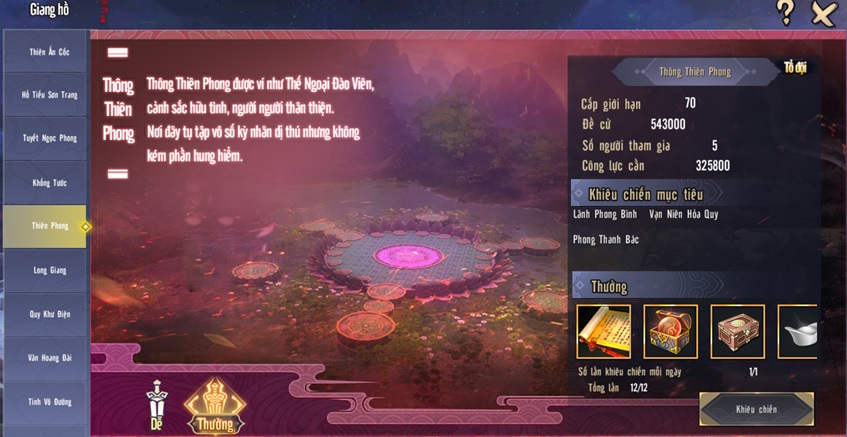View the red orb treasure chest reward
The height and width of the screenshot is (437, 847).
(670, 331)
